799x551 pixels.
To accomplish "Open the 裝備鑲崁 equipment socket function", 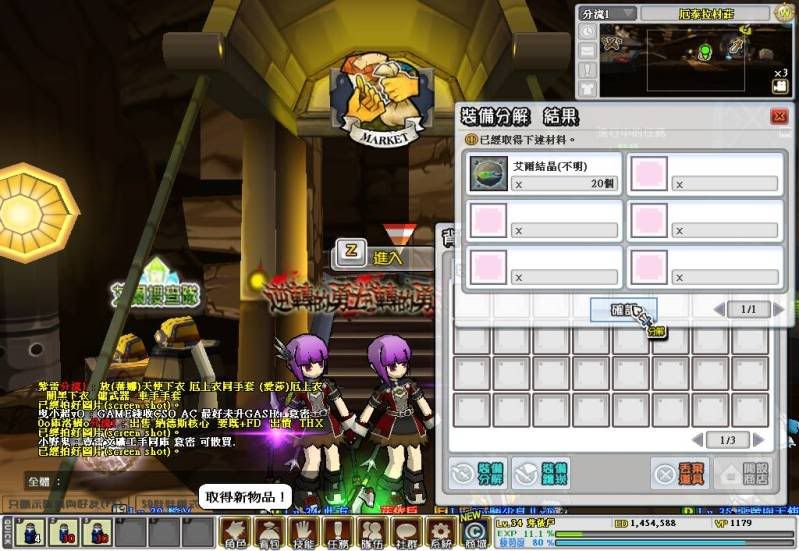I will point(541,473).
